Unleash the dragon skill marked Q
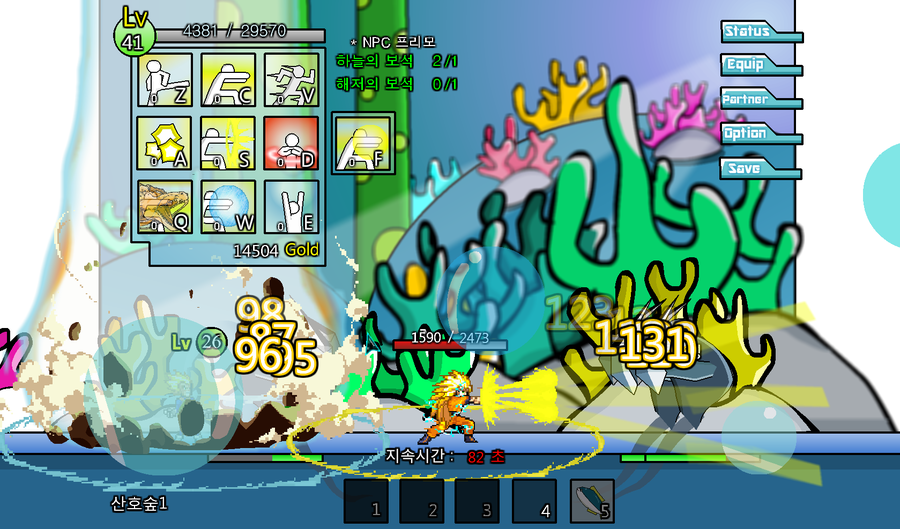Viewport: 900px width, 529px height. pos(164,207)
